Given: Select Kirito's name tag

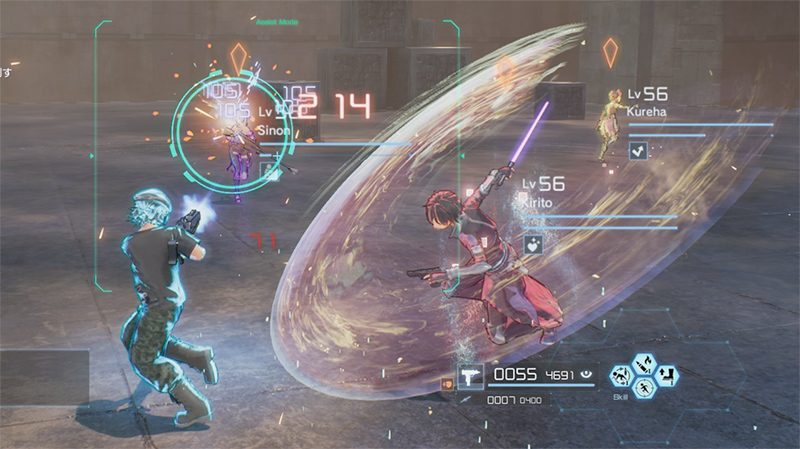Looking at the screenshot, I should tap(541, 202).
